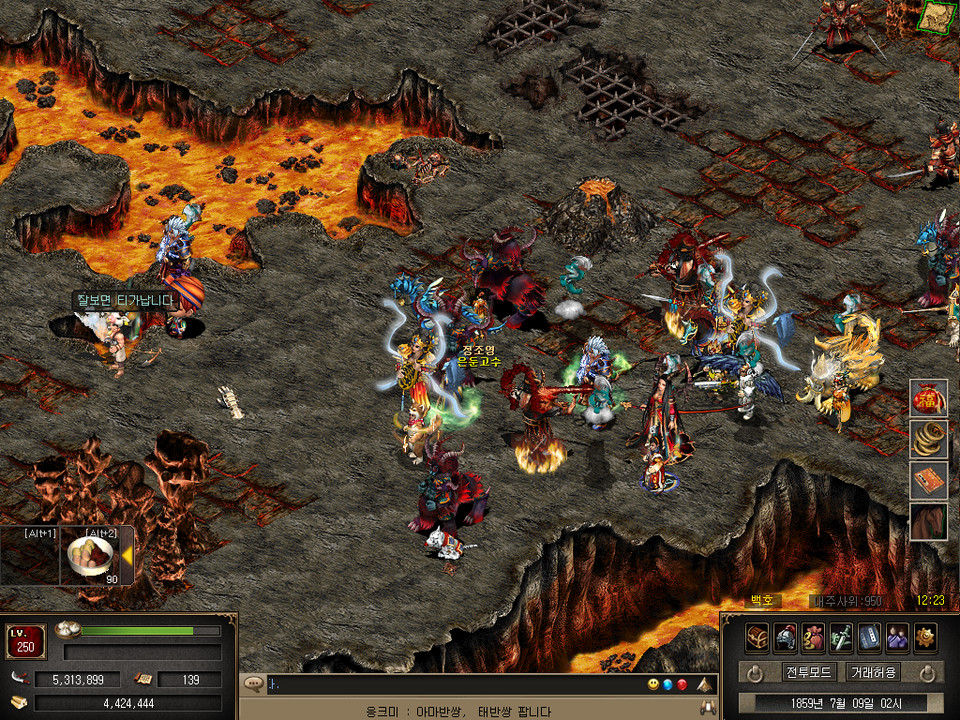Open the blue book icon
The height and width of the screenshot is (720, 960).
click(x=870, y=637)
